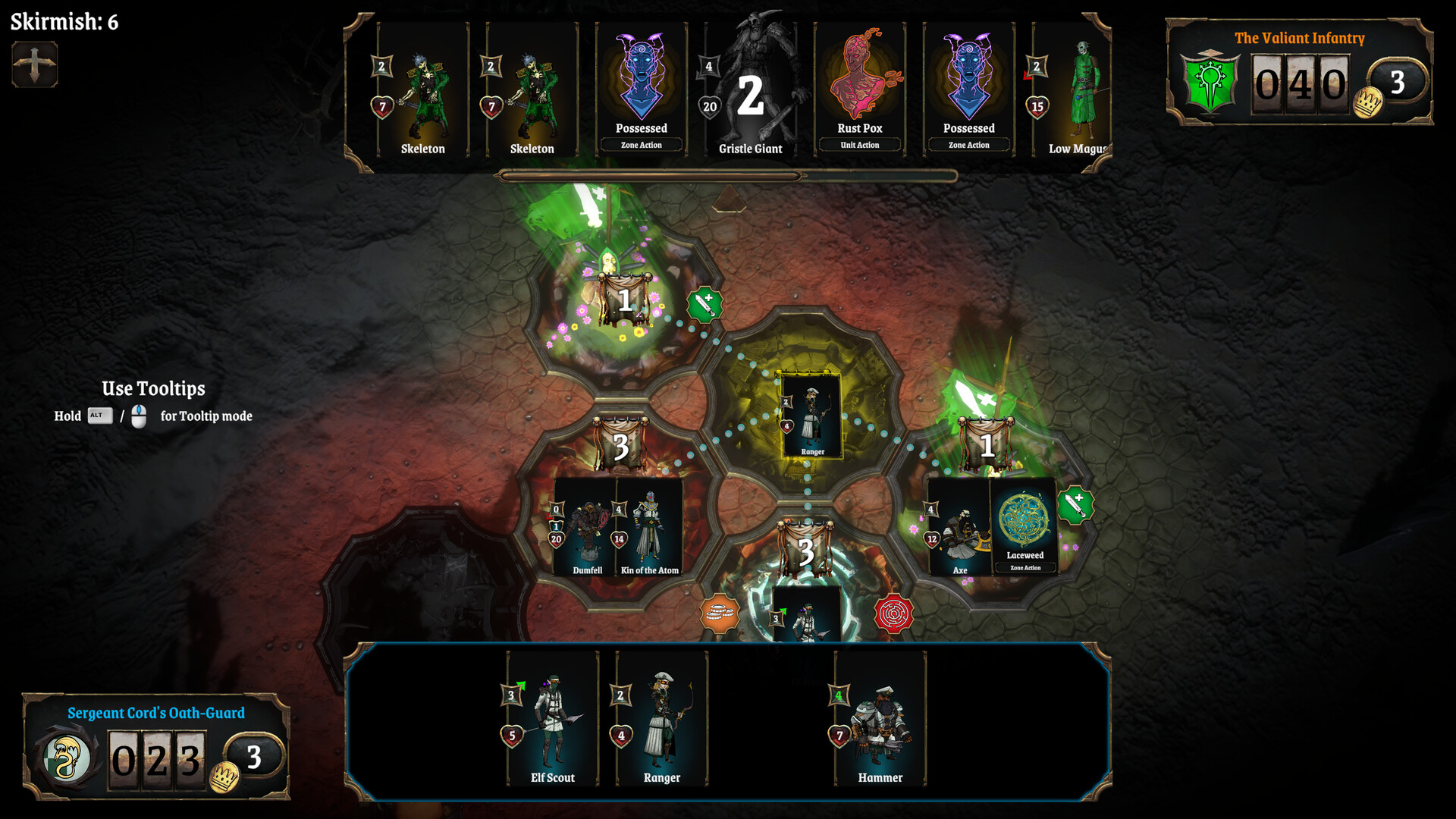
Task: Click Sergeant Cord's Oath-Guard serpent emblem
Action: tap(67, 758)
